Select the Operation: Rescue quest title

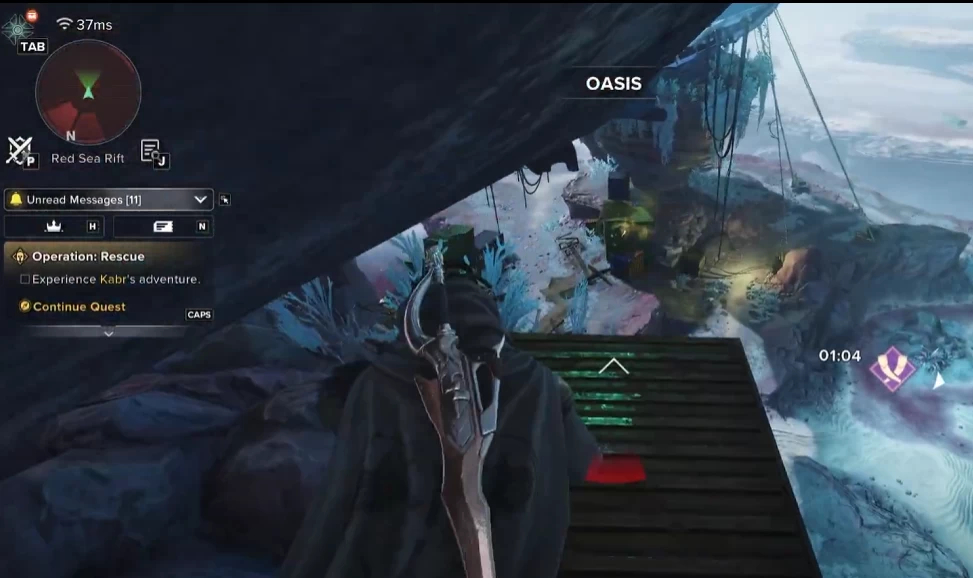[x=87, y=256]
